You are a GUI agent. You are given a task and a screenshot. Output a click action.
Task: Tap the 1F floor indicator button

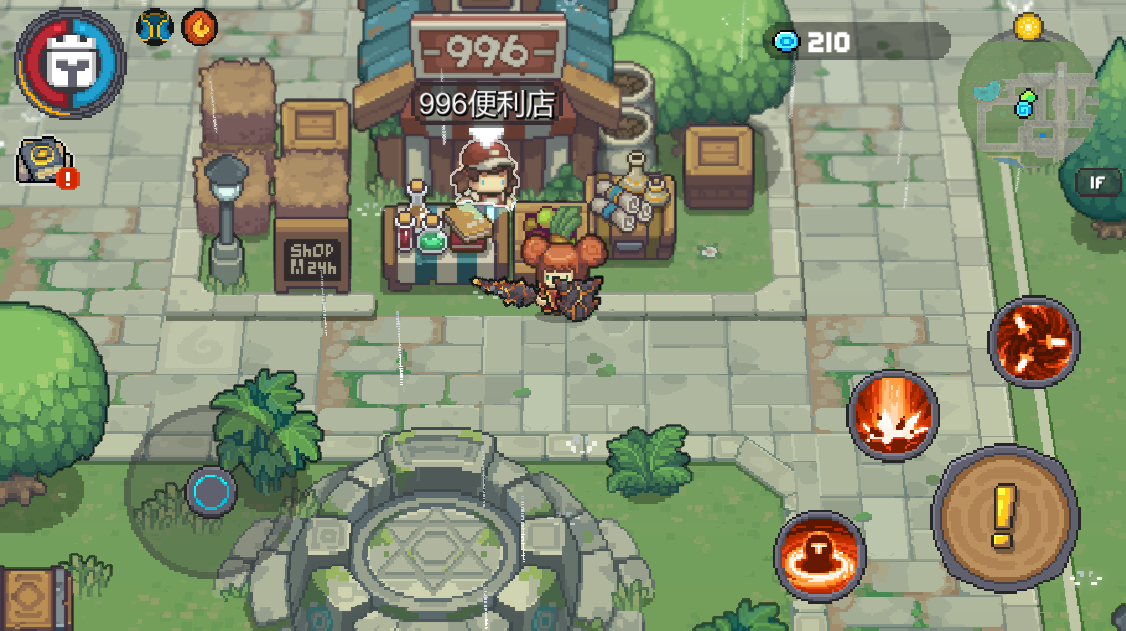click(x=1097, y=182)
